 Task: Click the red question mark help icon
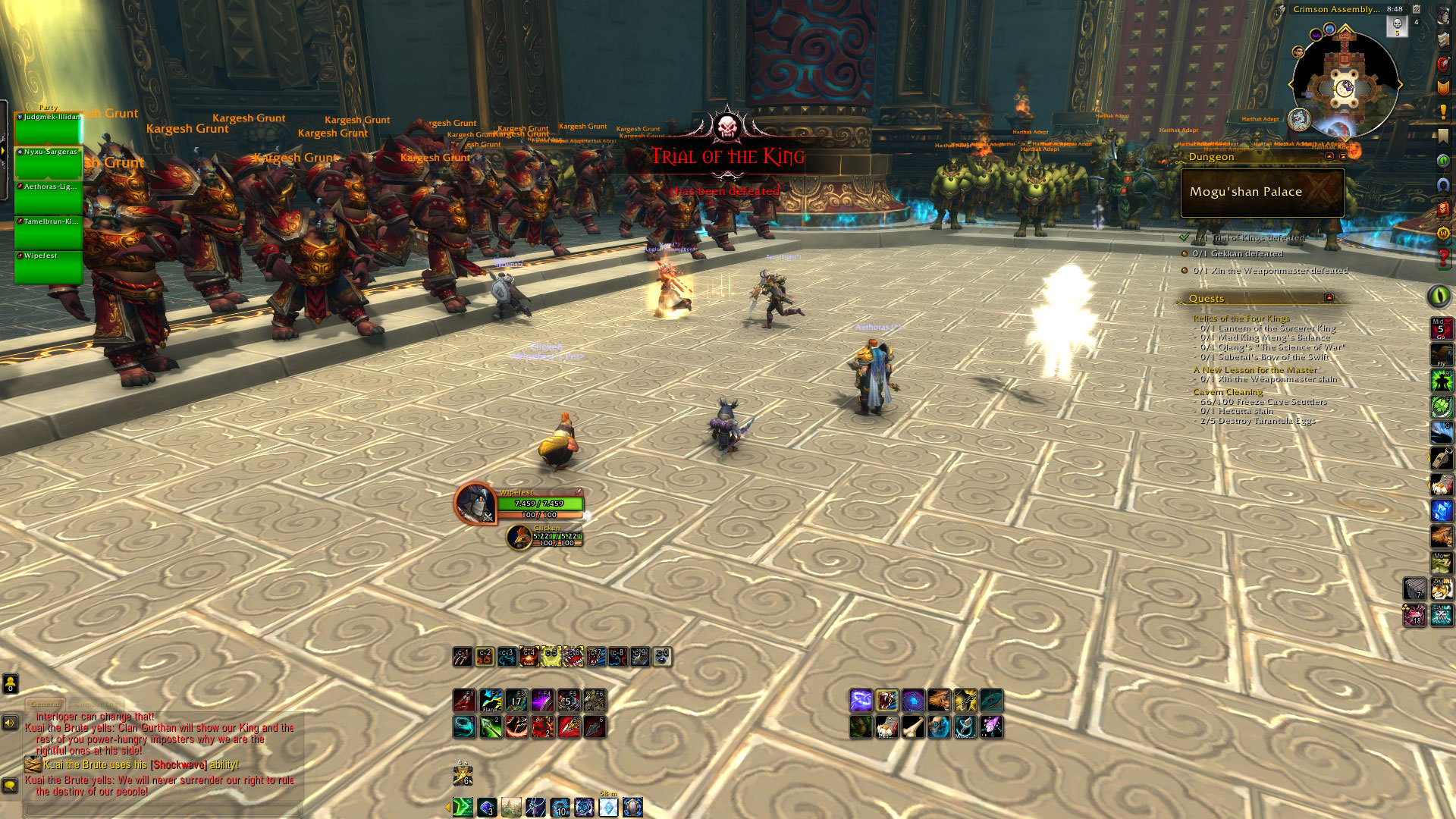click(1443, 258)
